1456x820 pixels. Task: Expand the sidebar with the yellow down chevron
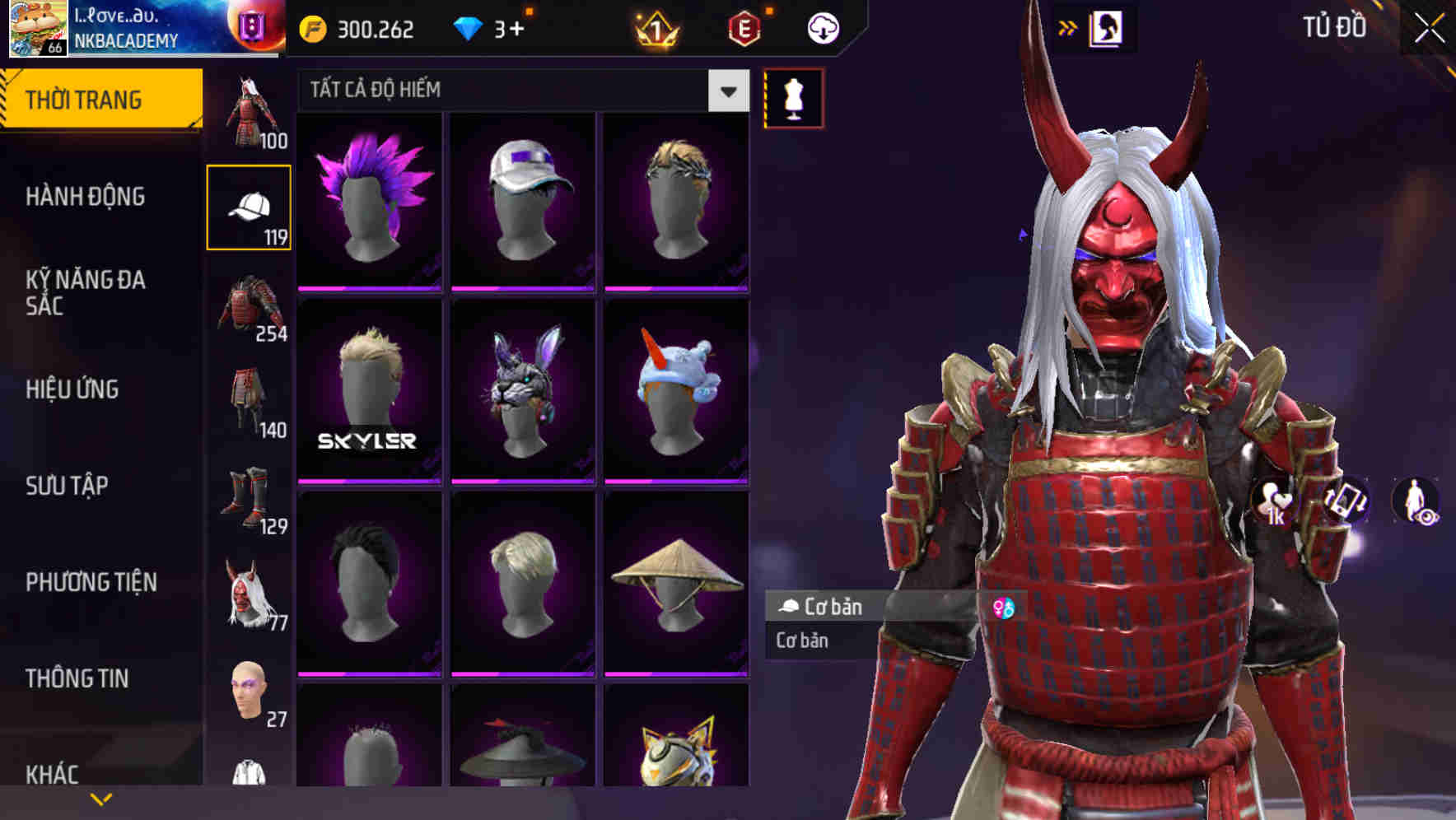point(101,797)
